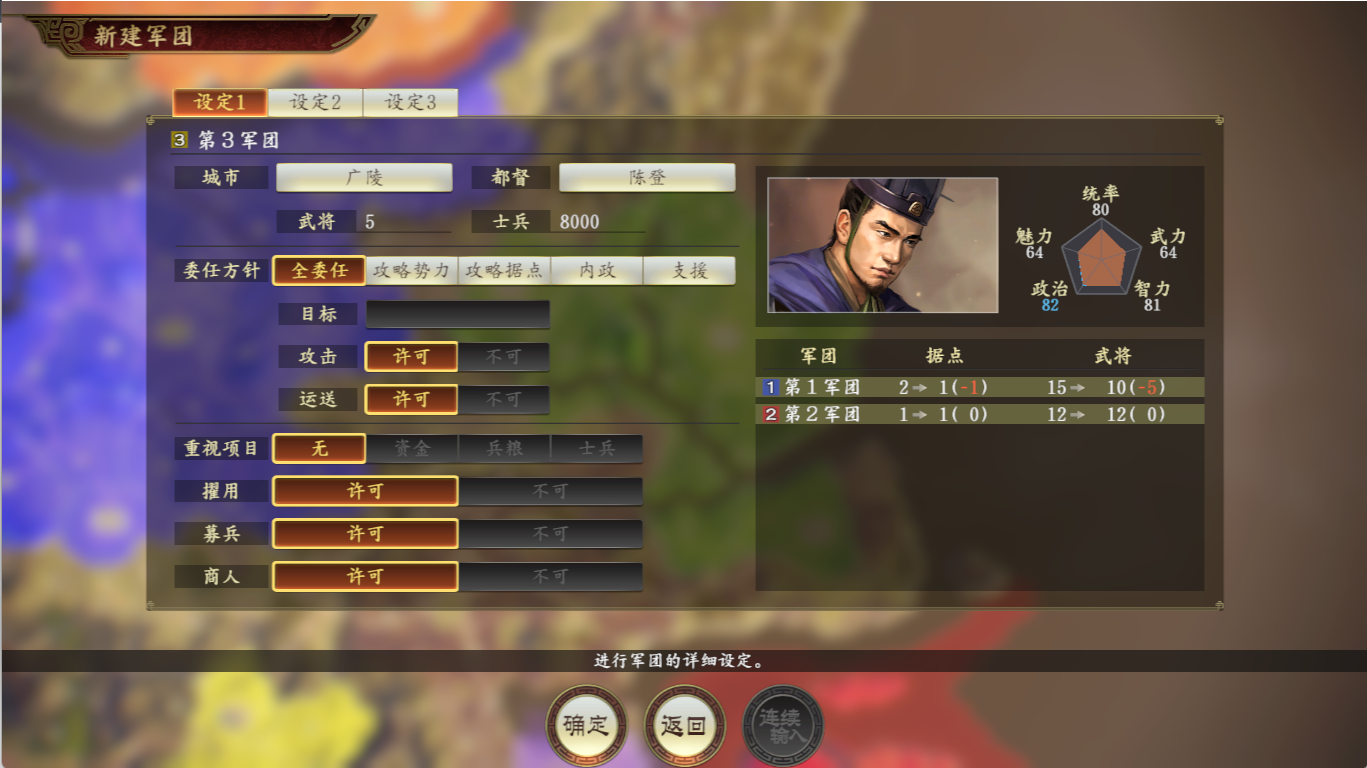Disable 商人 by selecting 不可
This screenshot has width=1367, height=768.
pyautogui.click(x=552, y=576)
